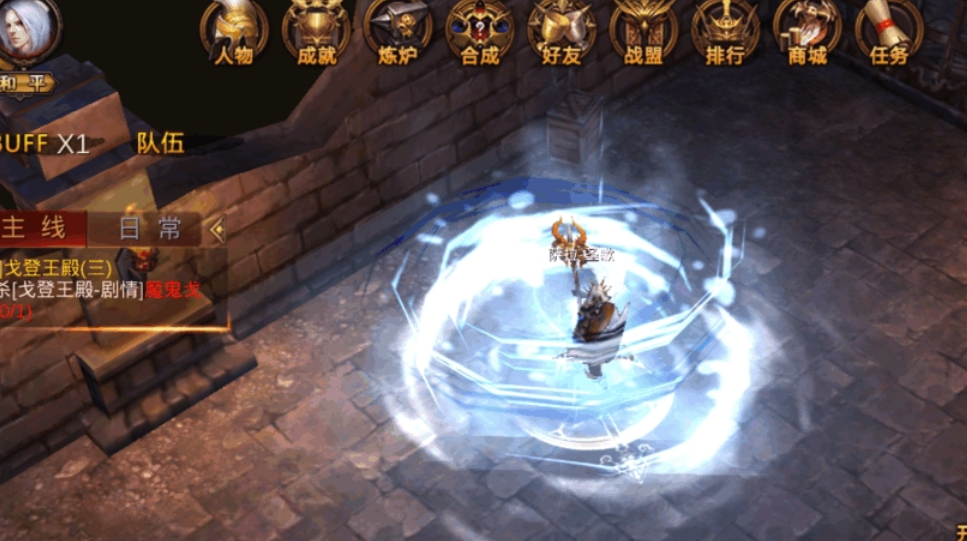The height and width of the screenshot is (541, 967).
Task: Open the 任务 quest scroll menu
Action: (889, 30)
